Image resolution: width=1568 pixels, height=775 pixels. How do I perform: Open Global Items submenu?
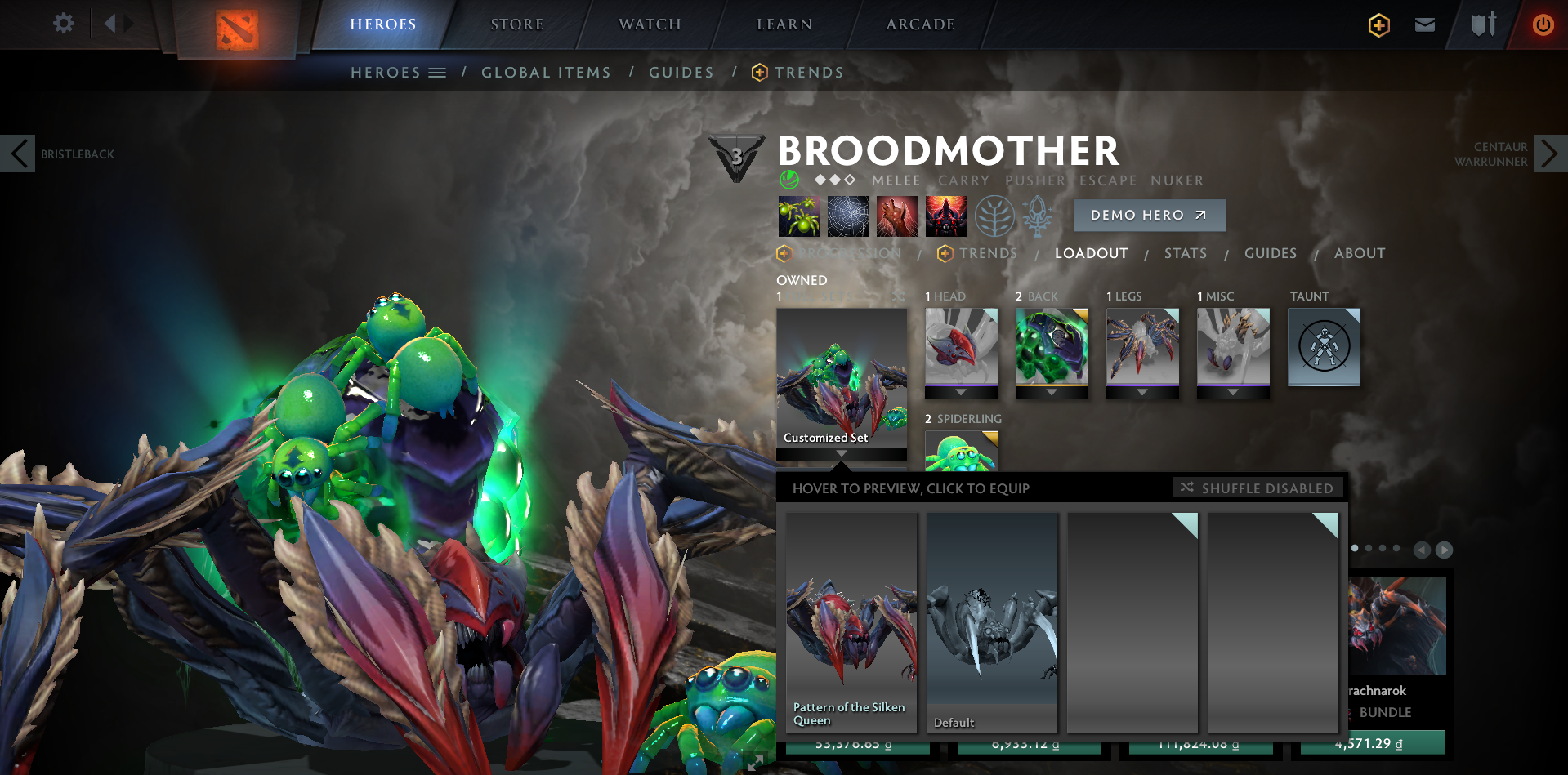click(x=546, y=73)
